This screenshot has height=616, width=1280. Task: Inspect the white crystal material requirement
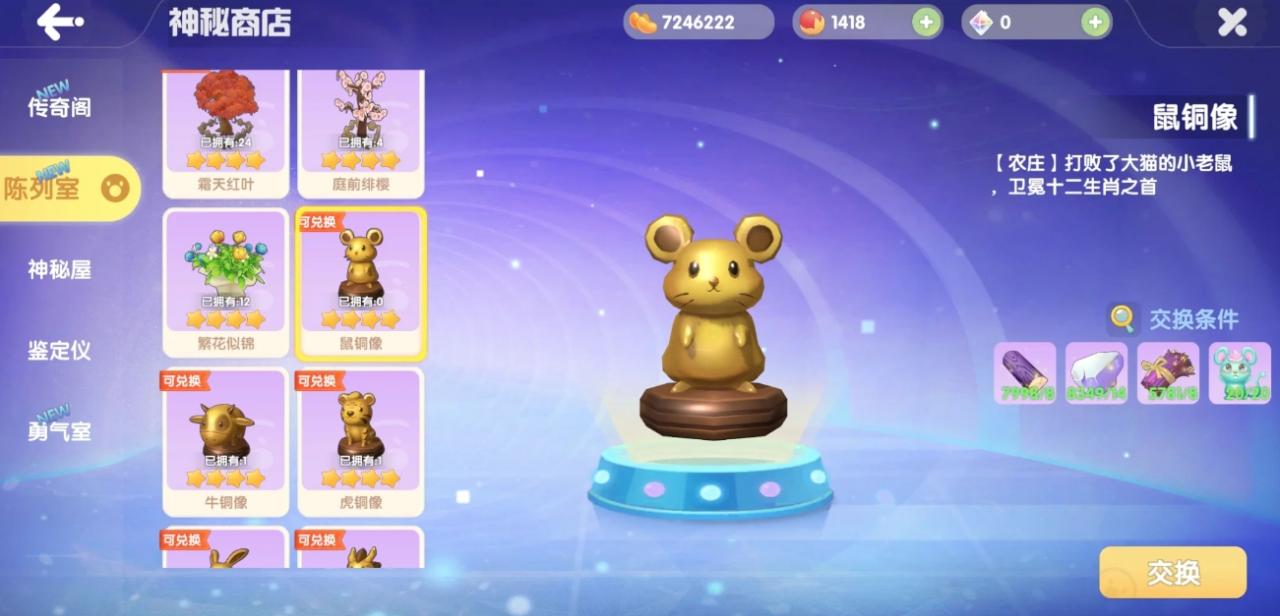[x=1096, y=372]
